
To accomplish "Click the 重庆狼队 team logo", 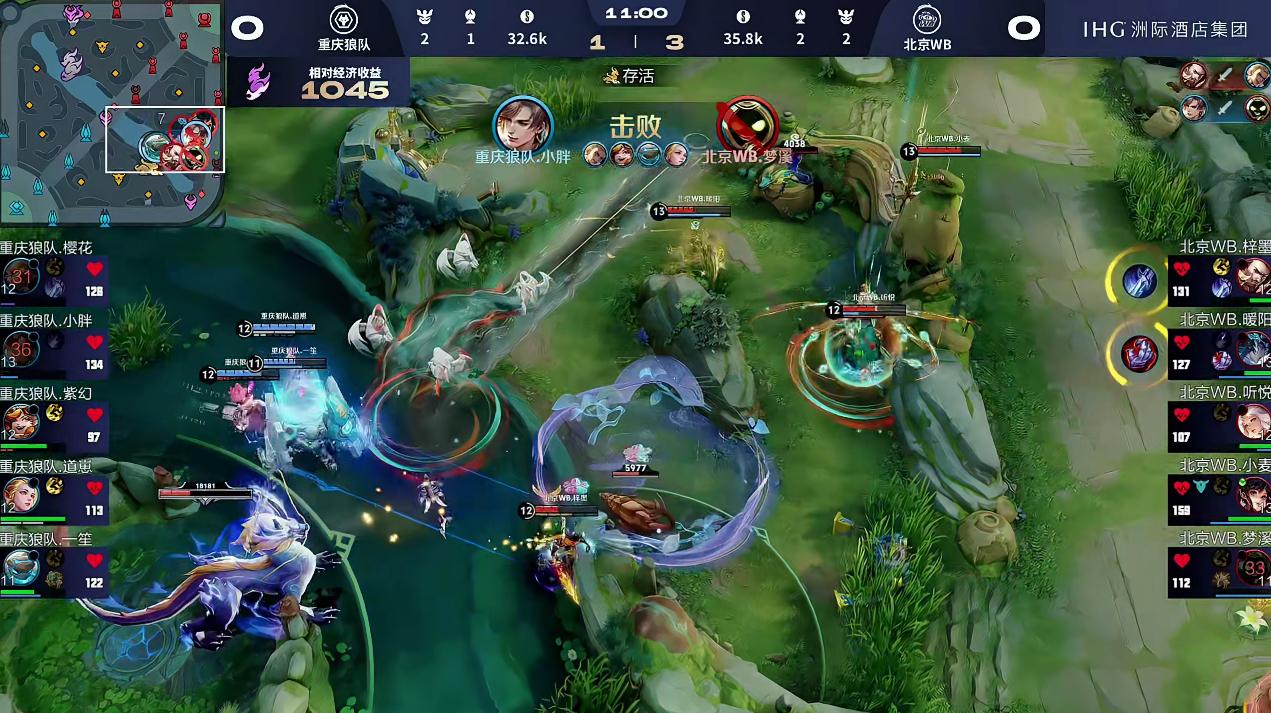I will pos(344,21).
